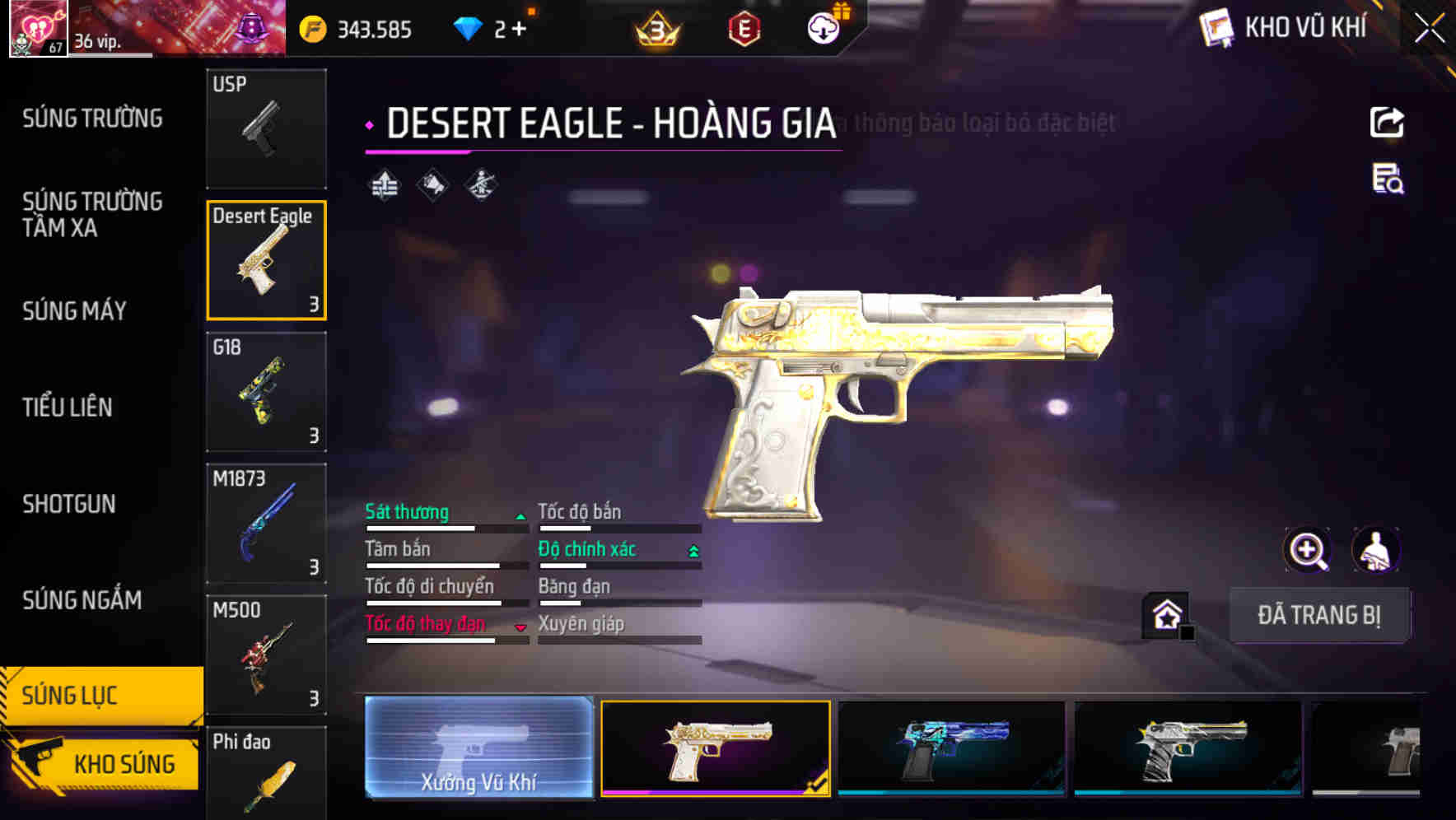Screen dimensions: 1456x820
Task: Click the Đã Trang Bị equipped button
Action: pyautogui.click(x=1318, y=615)
